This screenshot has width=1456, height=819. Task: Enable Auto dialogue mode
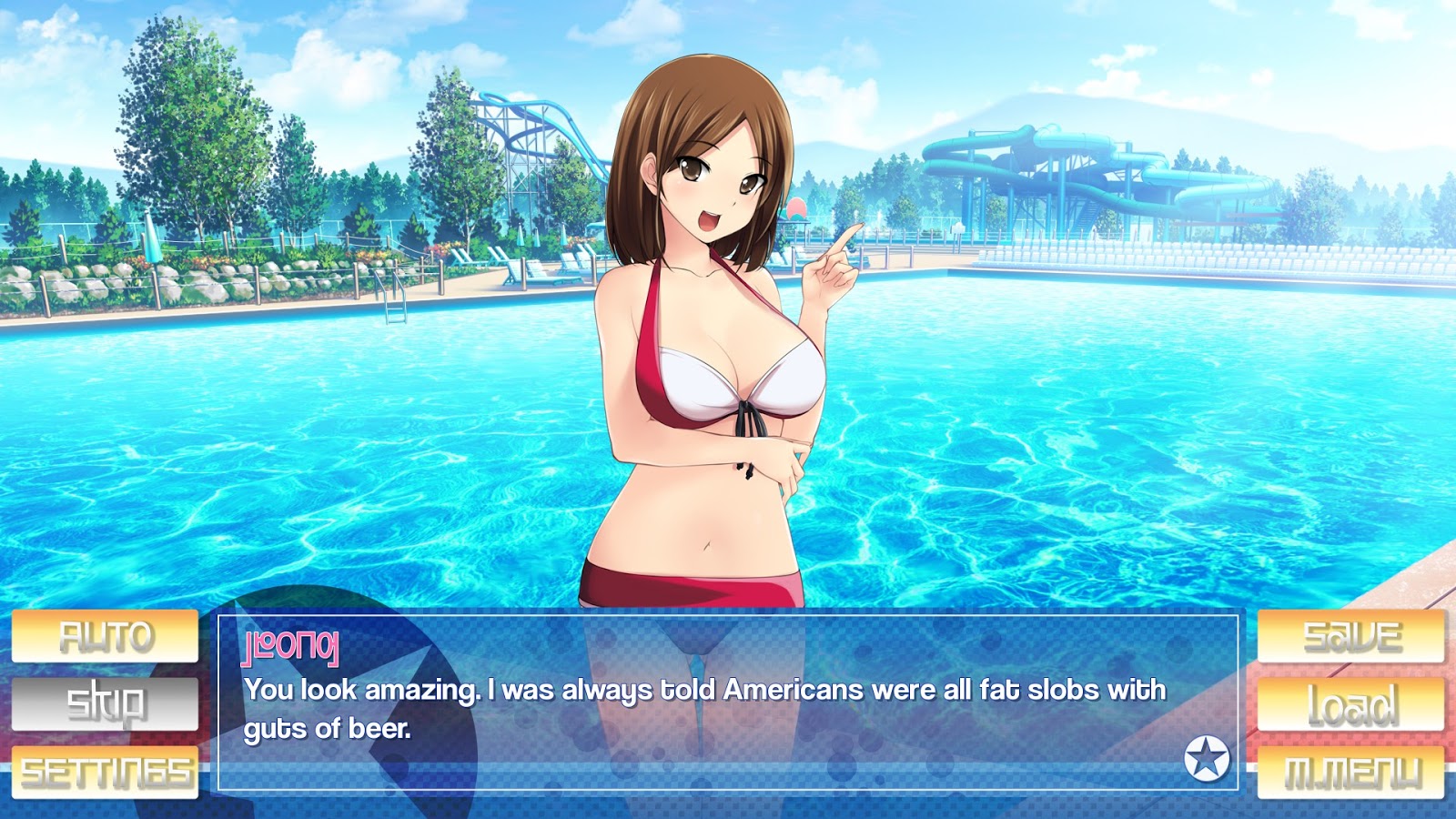coord(105,636)
